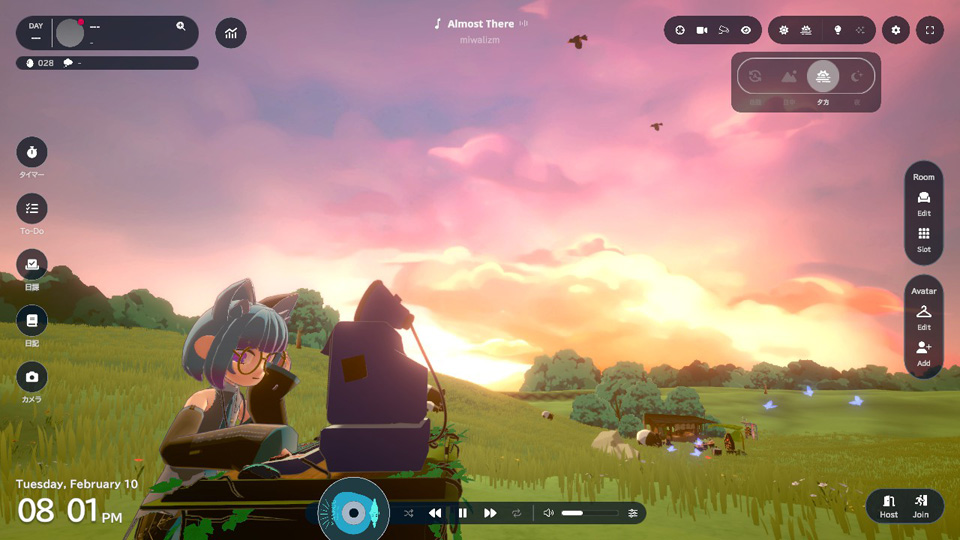This screenshot has width=960, height=540.
Task: Open the カメラ camera mode
Action: click(x=32, y=376)
